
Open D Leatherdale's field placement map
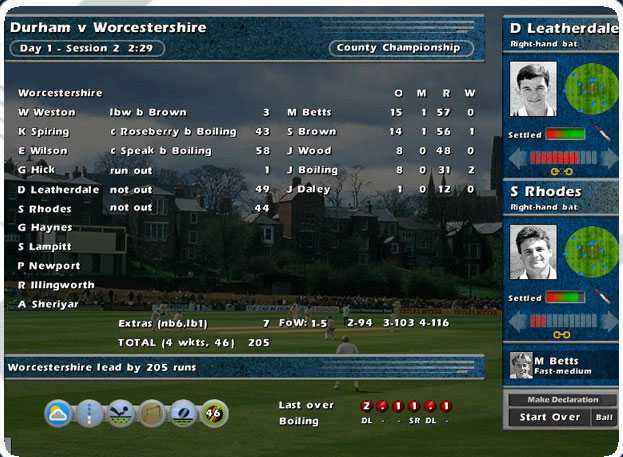point(592,89)
